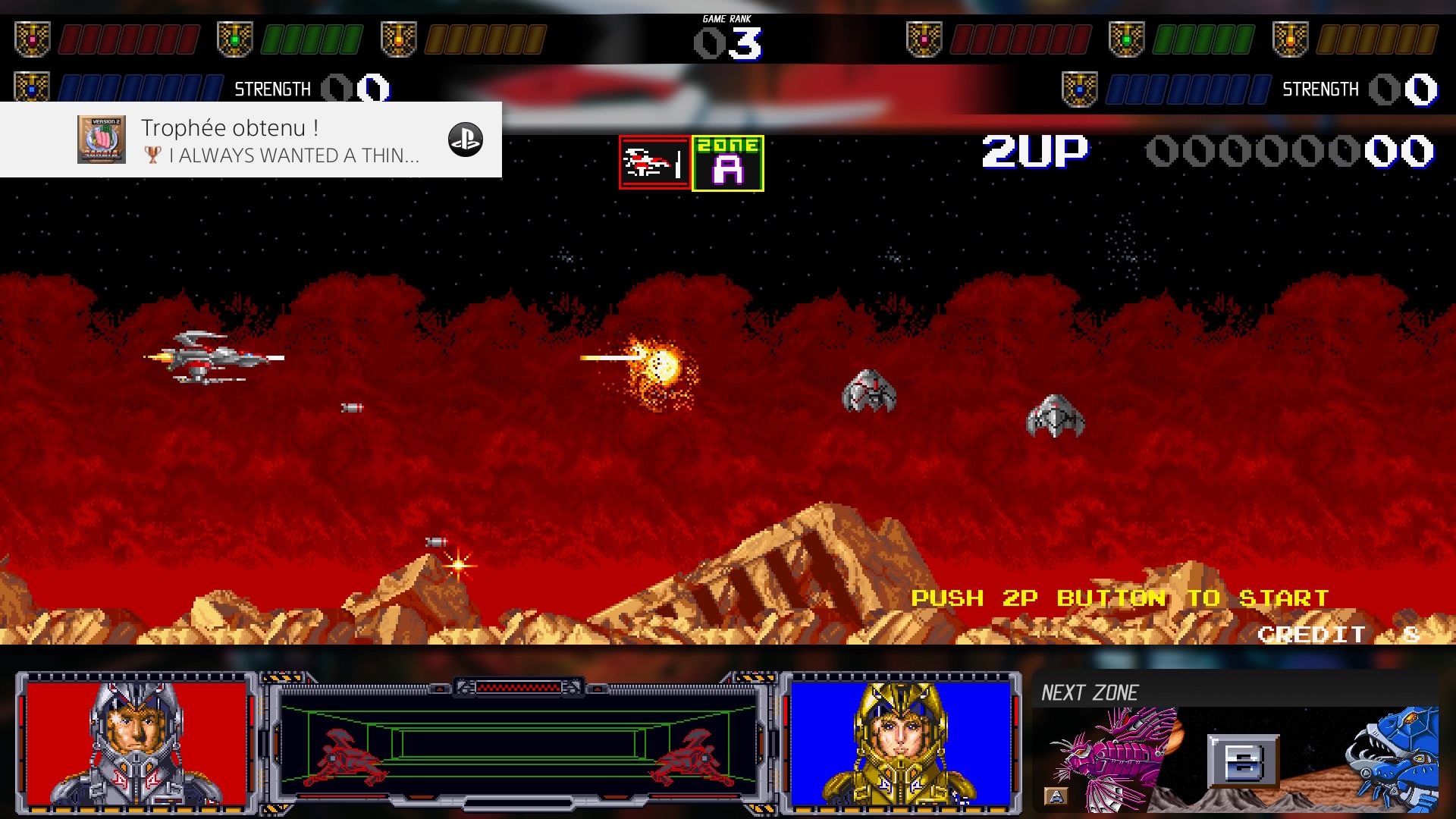Select the Zone A indicator
Viewport: 1456px width, 819px height.
click(728, 163)
